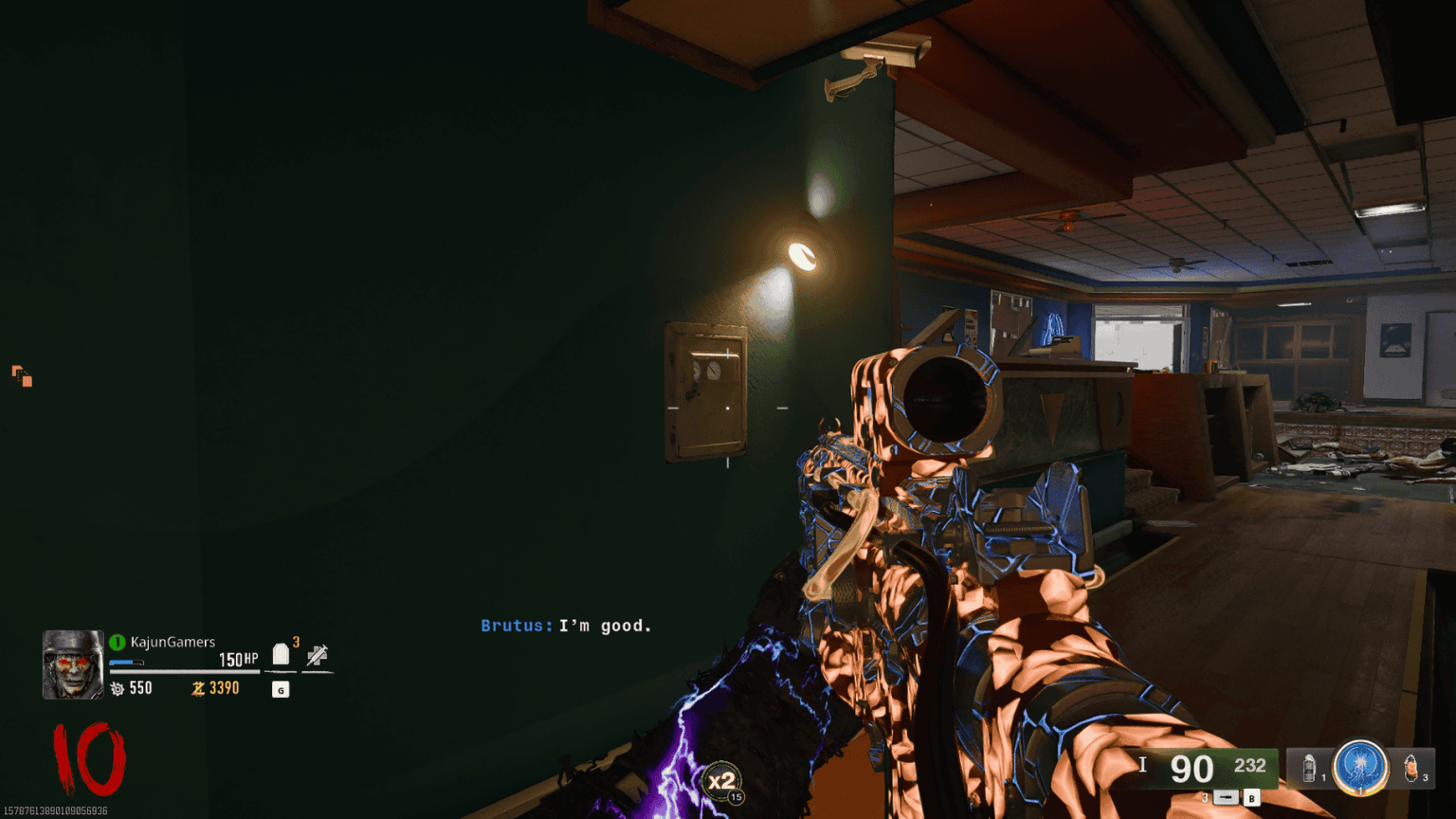Select the syringe revive icon
Image resolution: width=1456 pixels, height=819 pixels.
click(x=318, y=654)
